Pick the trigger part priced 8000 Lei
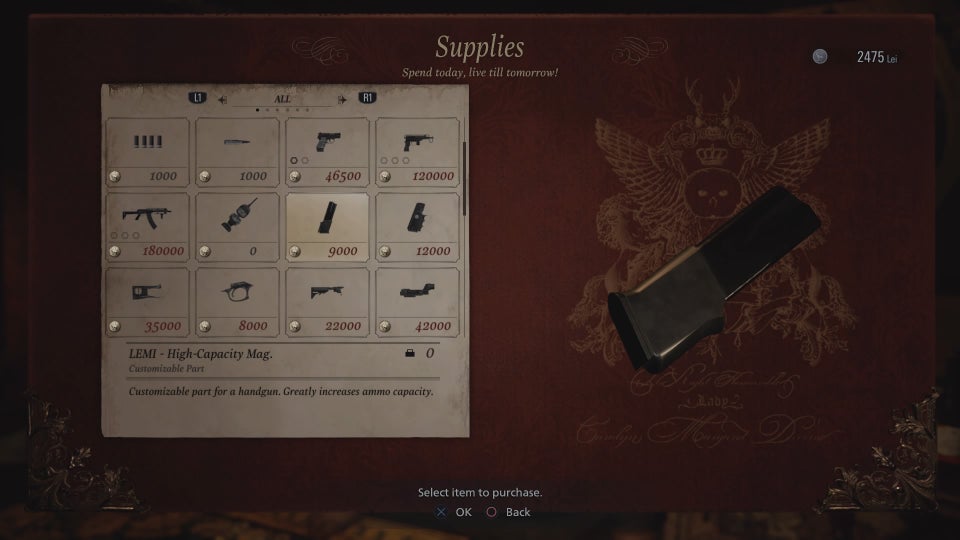The width and height of the screenshot is (960, 540). pos(237,301)
